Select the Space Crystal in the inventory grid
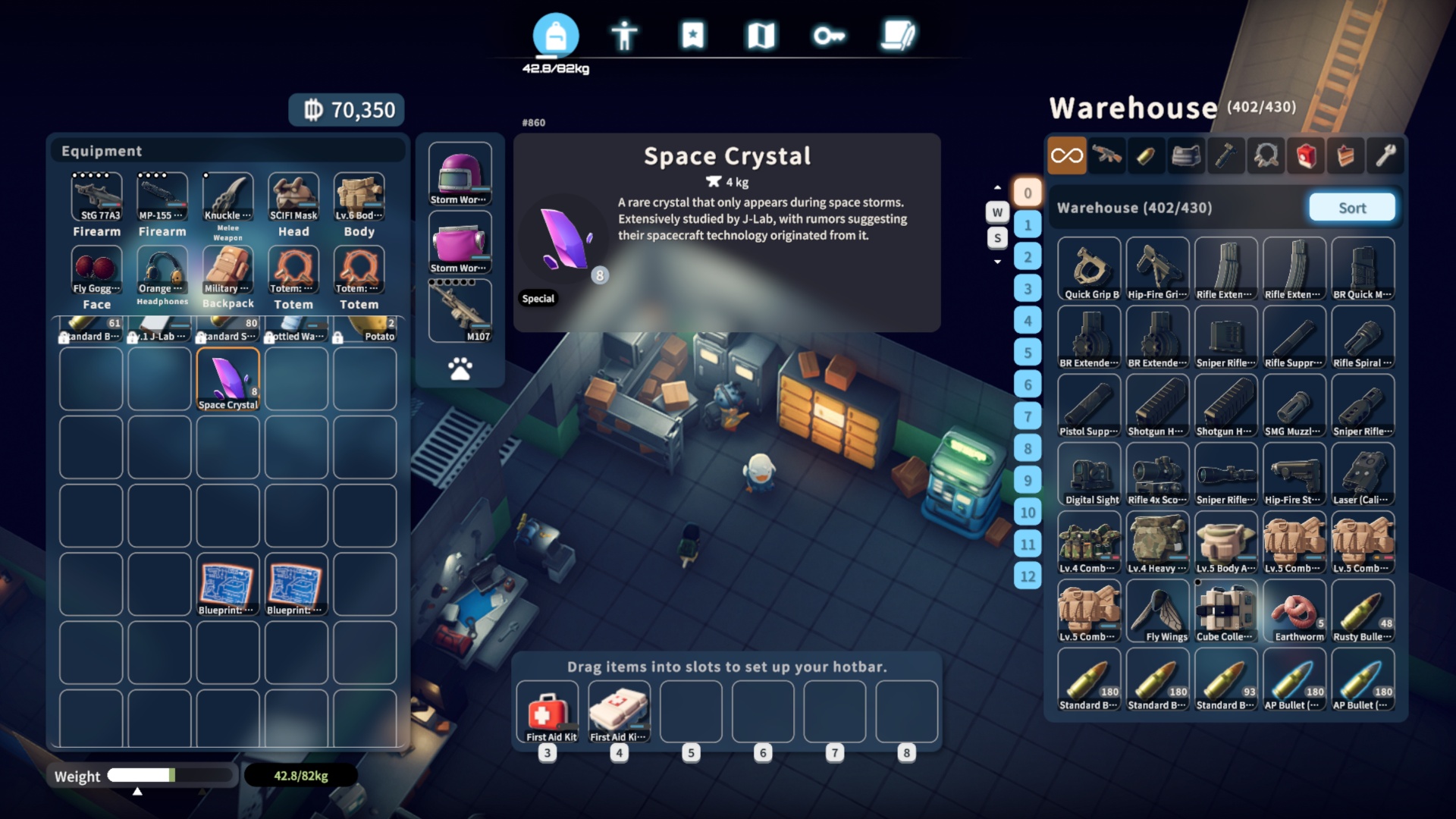 click(x=227, y=378)
